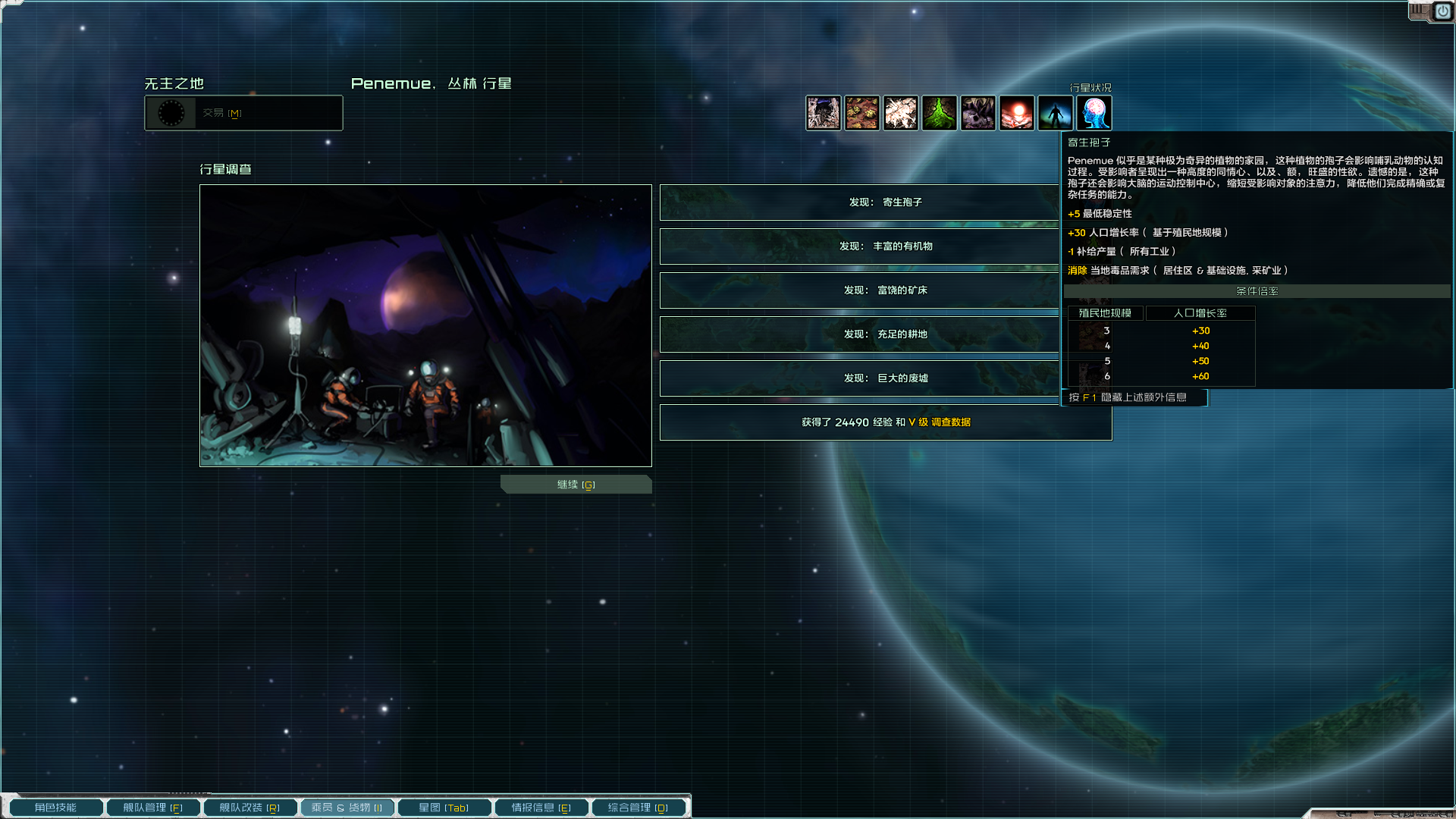Switch to the 综合管理 command tab
Screen dimensions: 1456x819
coord(638,808)
